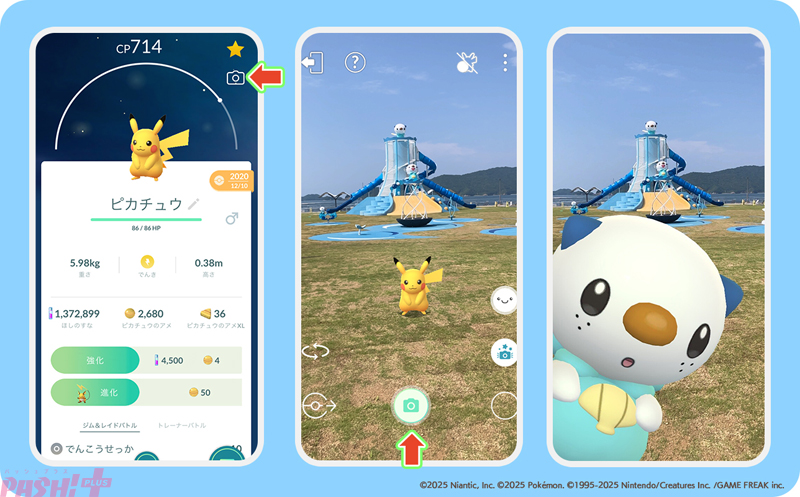The image size is (800, 497).
Task: Exit the AR camera with the door icon
Action: [x=313, y=63]
